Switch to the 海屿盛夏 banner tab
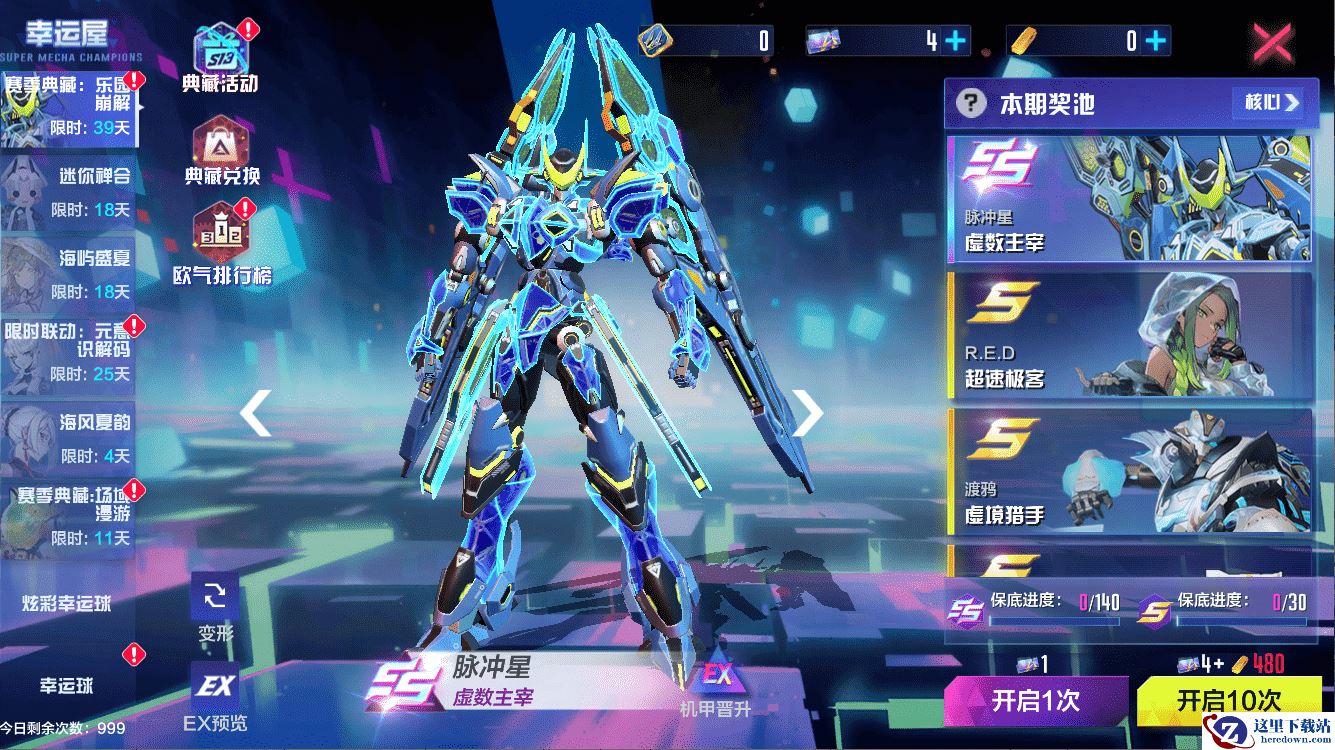 (70, 273)
